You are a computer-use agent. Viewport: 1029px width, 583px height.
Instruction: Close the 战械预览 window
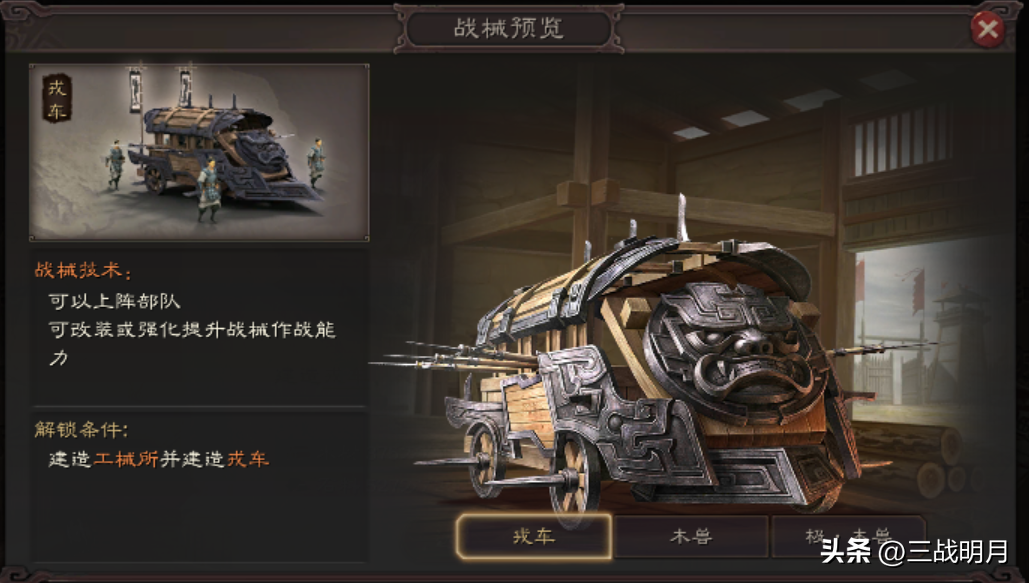click(x=987, y=30)
